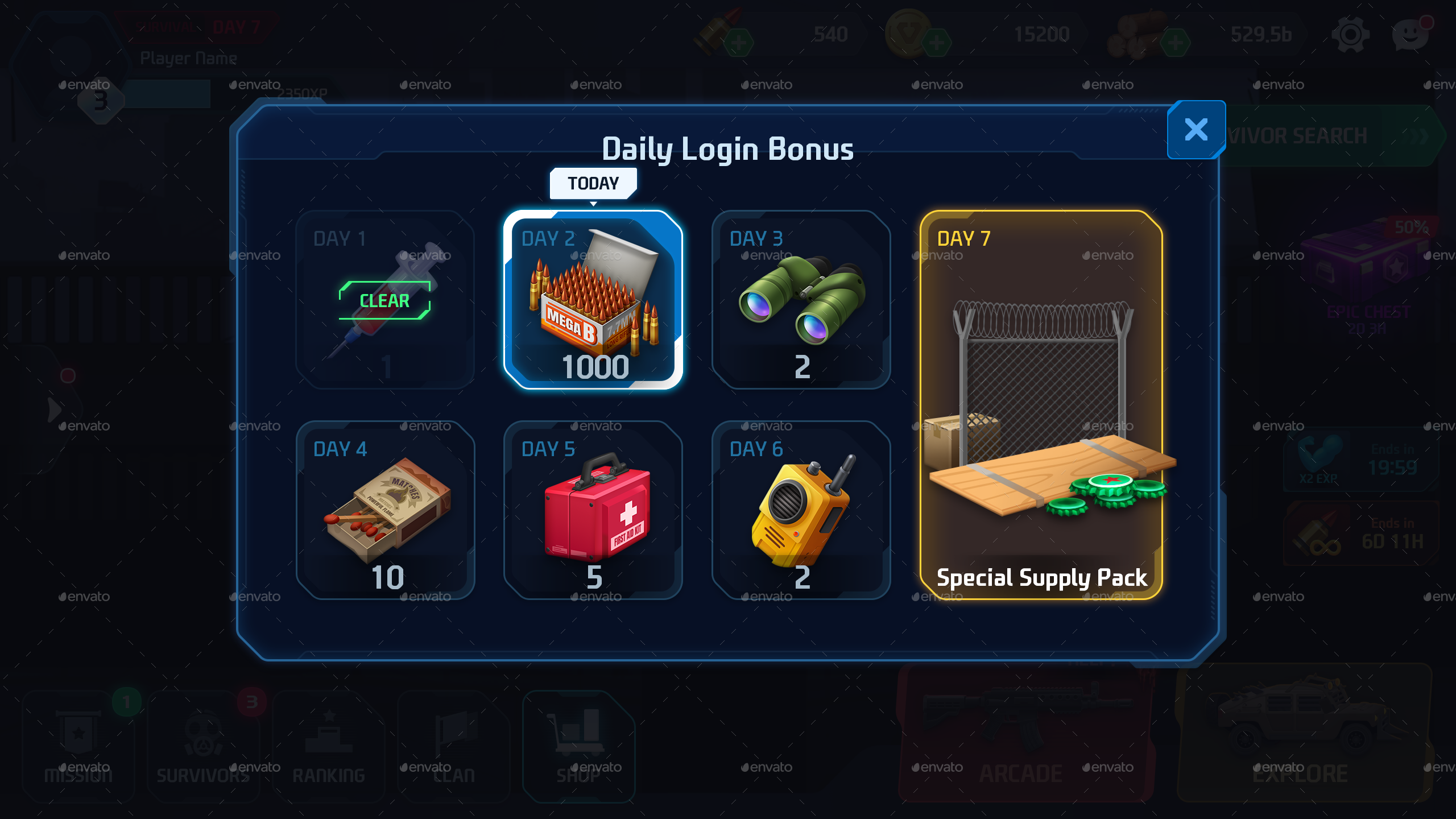Screen dimensions: 1456x819
Task: Open the Survivors panel from bottom bar
Action: [203, 745]
